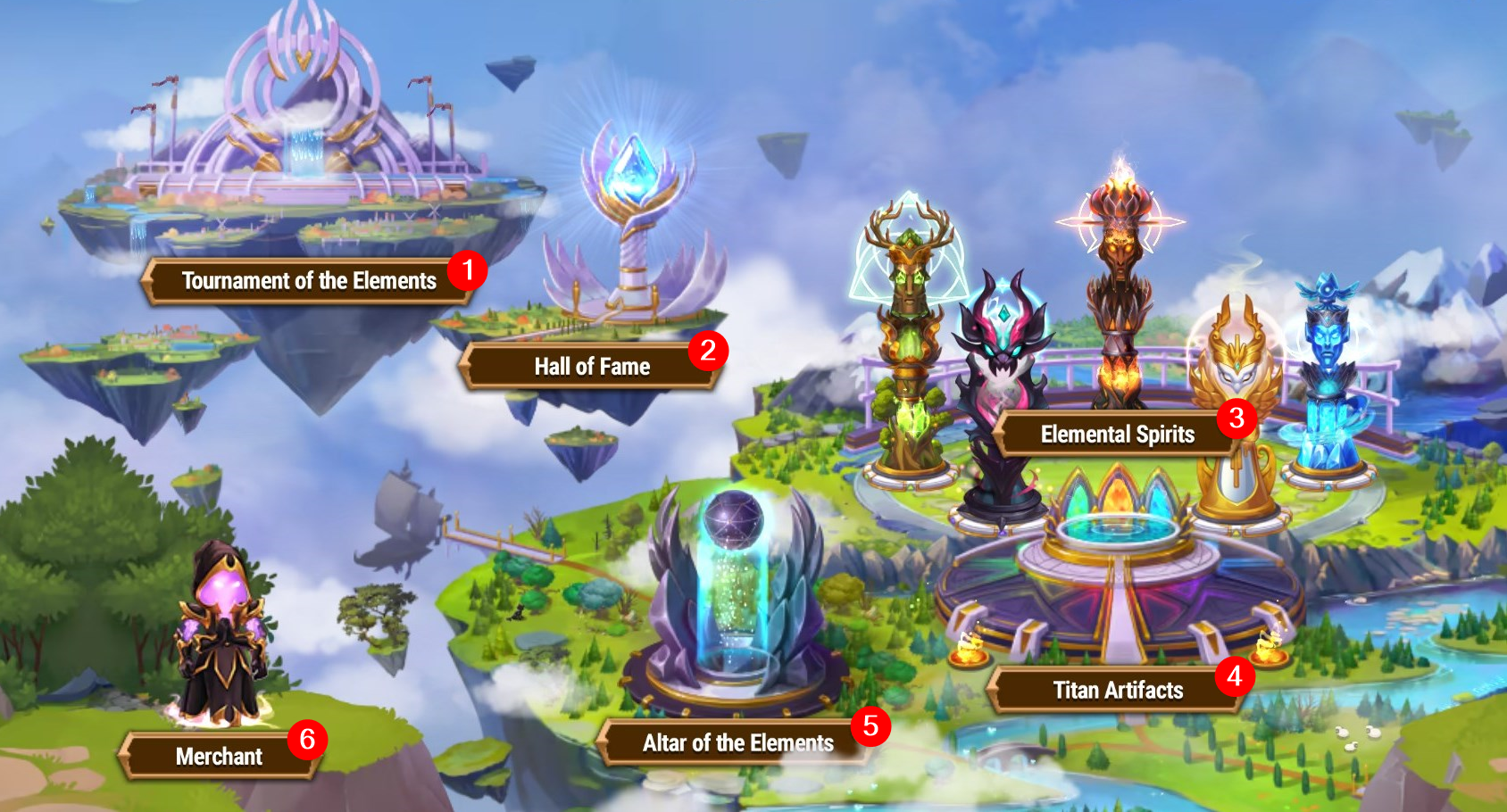Enter the Hall of Fame

point(591,367)
